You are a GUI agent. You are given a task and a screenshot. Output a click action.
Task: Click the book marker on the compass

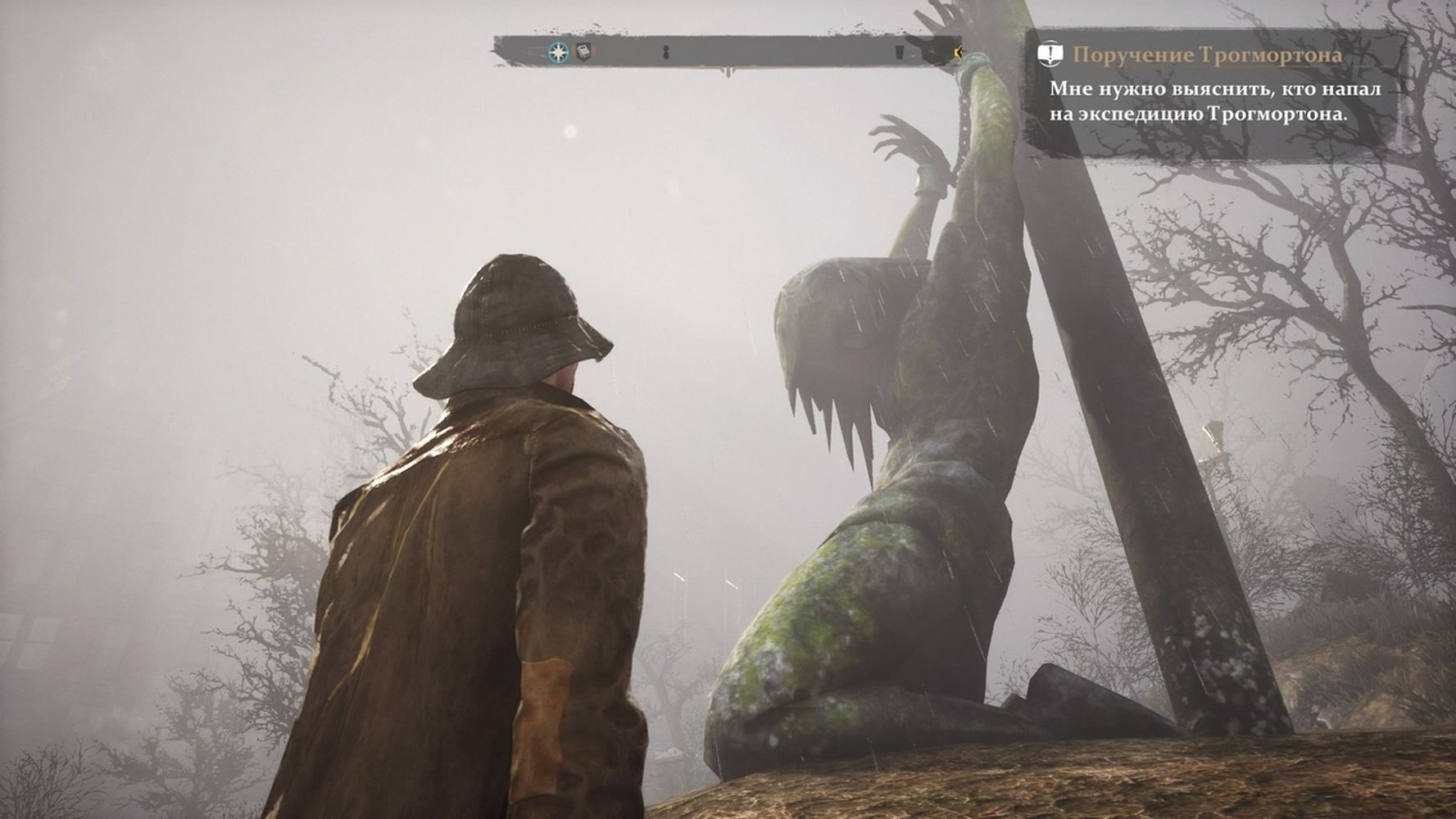pos(583,52)
